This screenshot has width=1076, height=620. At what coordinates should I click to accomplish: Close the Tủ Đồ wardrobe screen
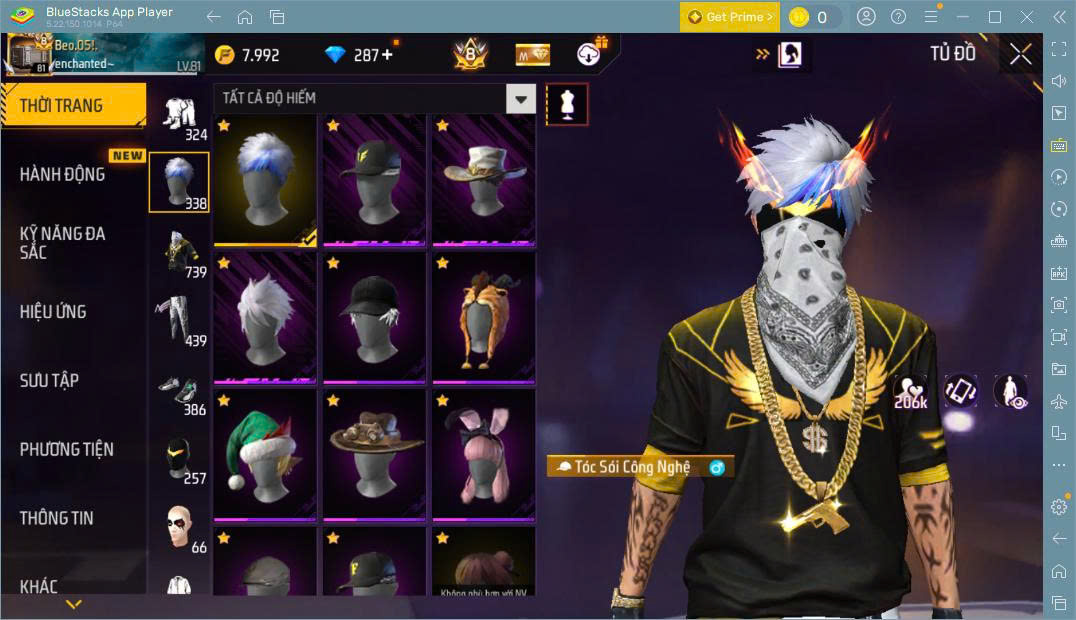pyautogui.click(x=1020, y=54)
